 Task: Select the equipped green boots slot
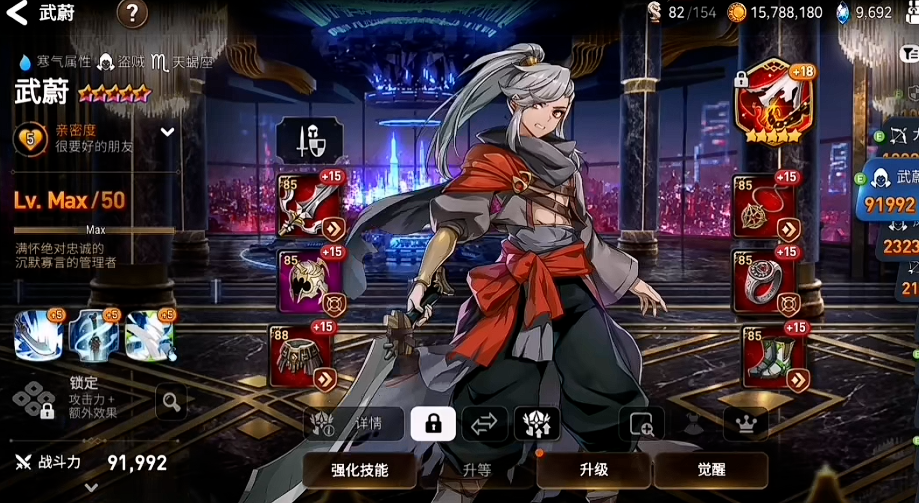point(775,356)
